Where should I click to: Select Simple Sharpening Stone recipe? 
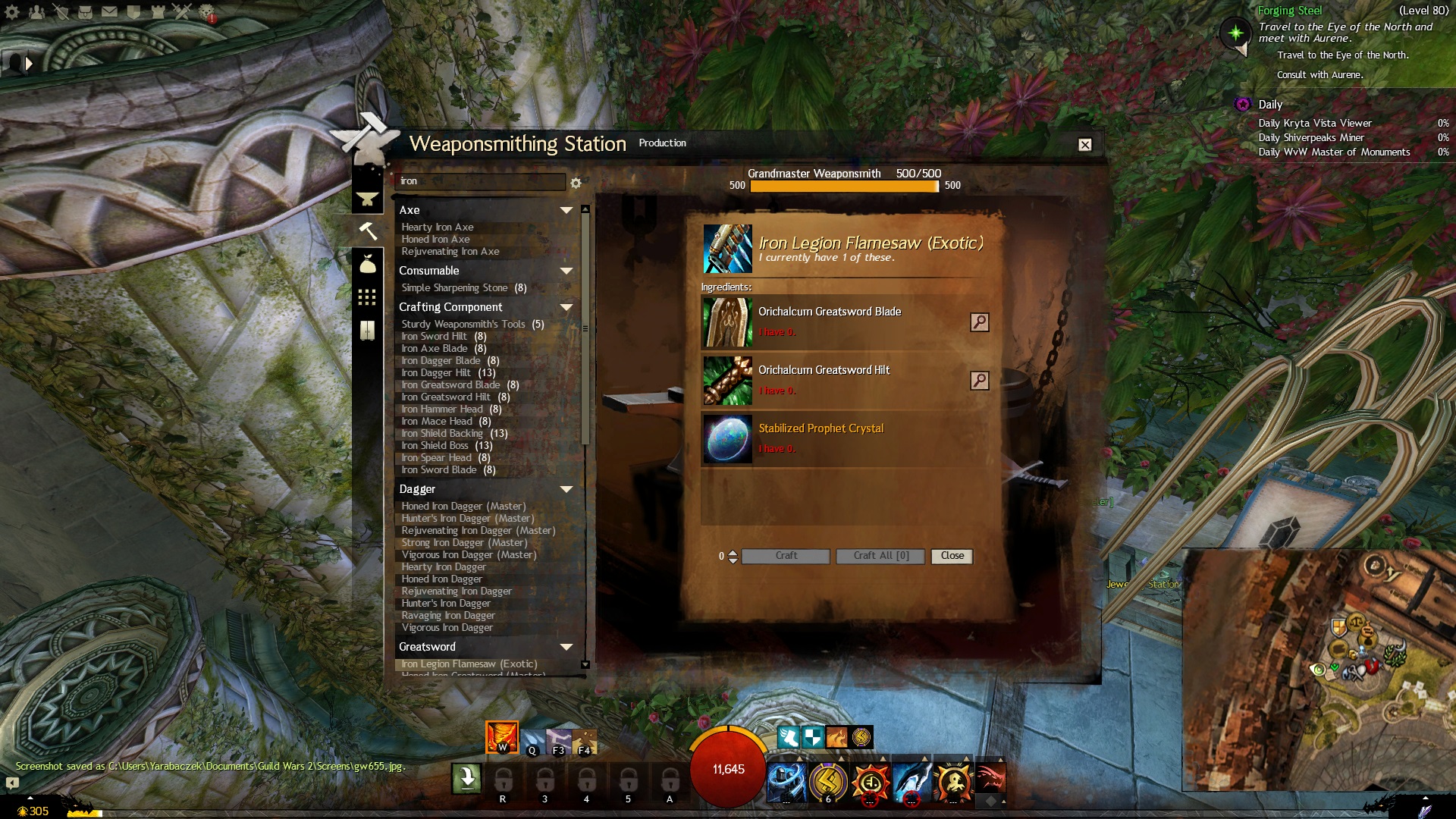click(x=454, y=288)
